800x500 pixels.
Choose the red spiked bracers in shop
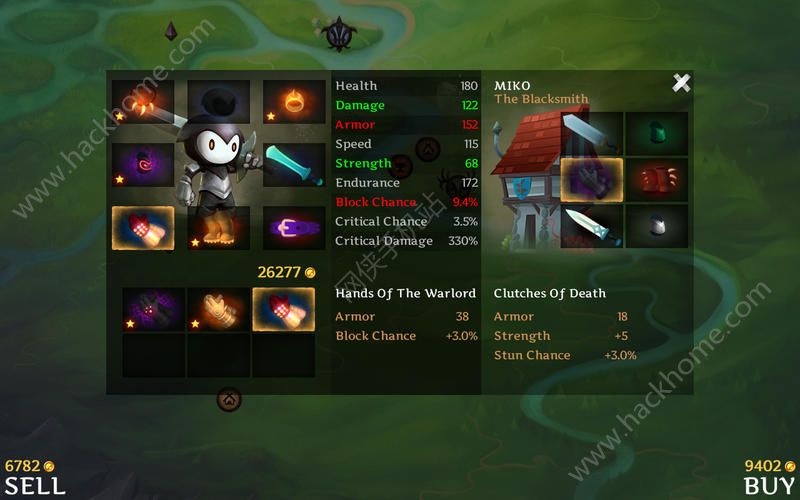point(656,180)
